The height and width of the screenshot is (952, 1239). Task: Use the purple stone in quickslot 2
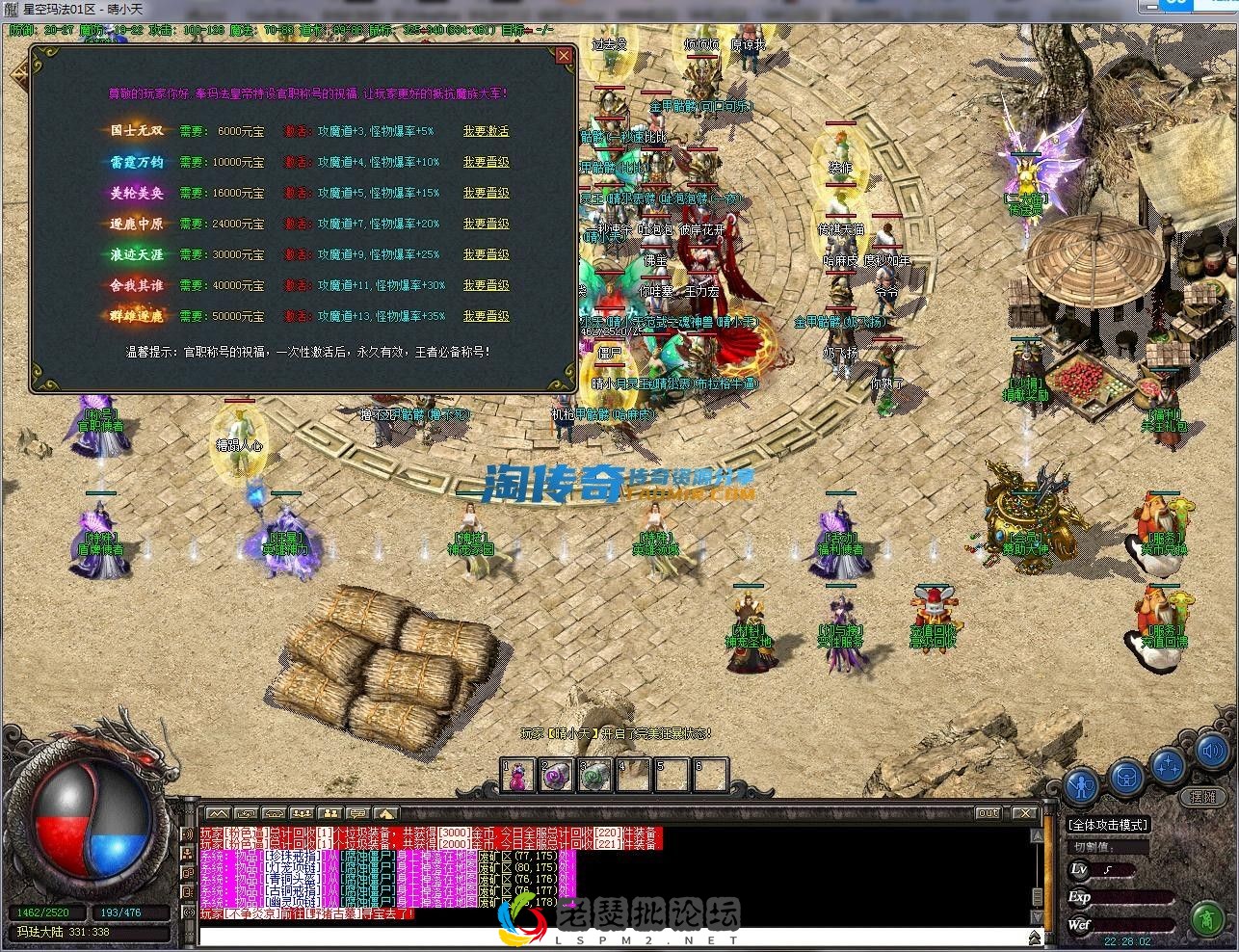pyautogui.click(x=556, y=775)
